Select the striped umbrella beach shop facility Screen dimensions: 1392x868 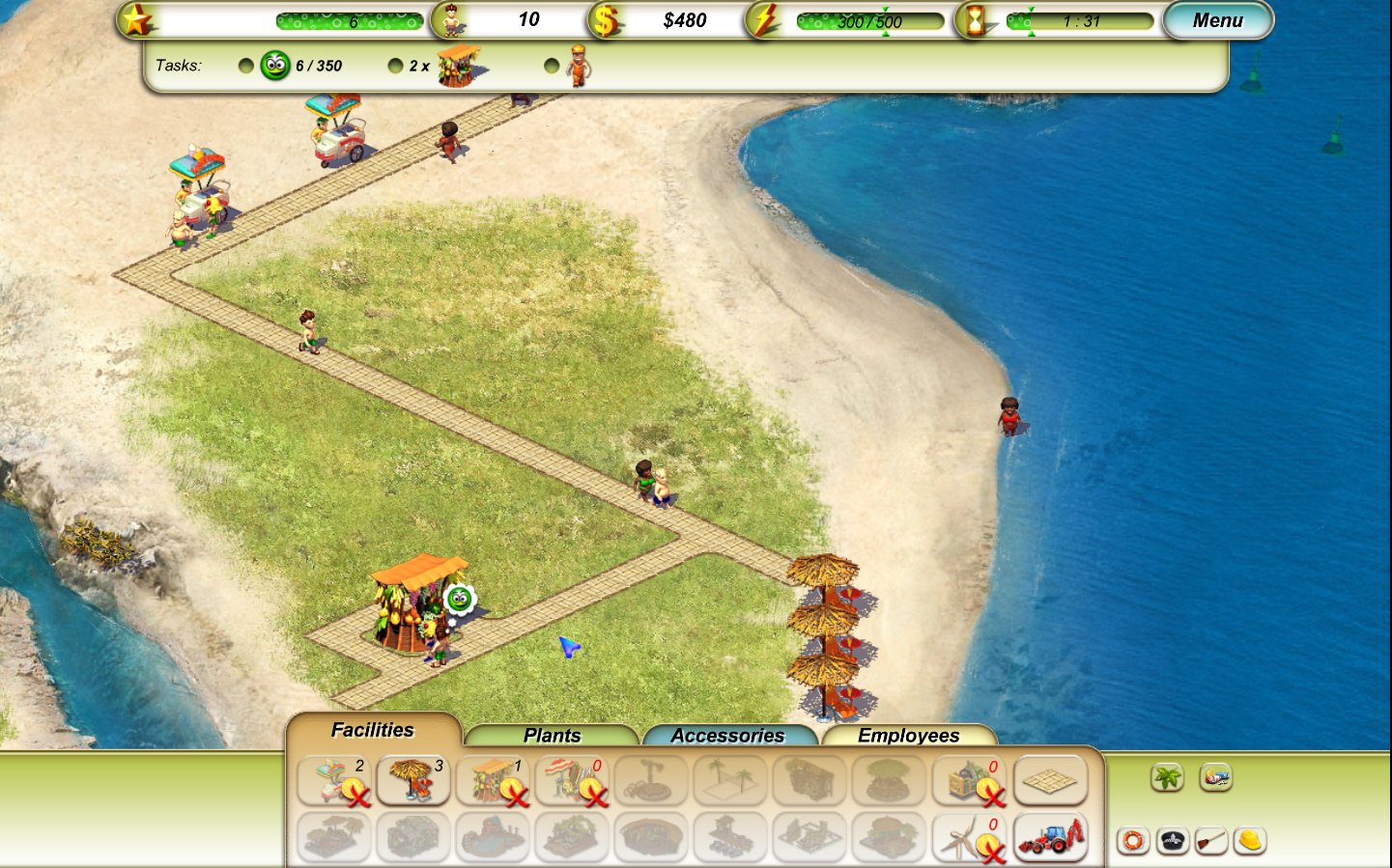point(573,780)
